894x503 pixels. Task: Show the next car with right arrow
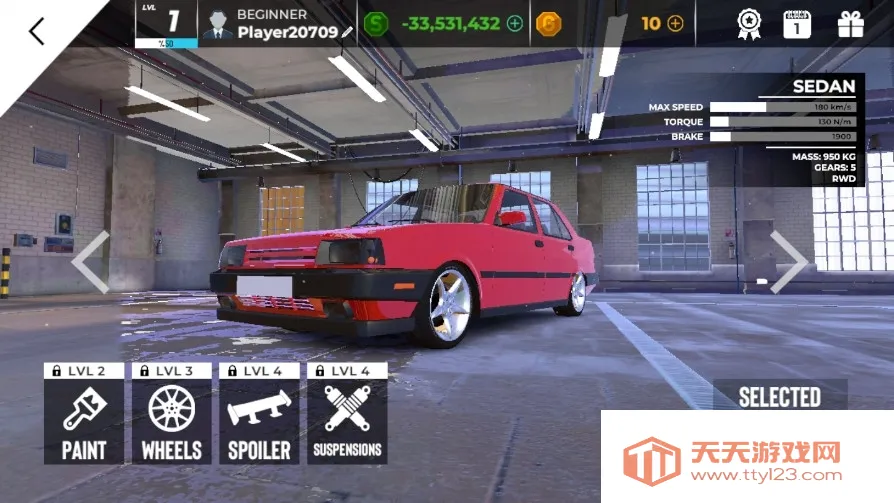tap(788, 262)
